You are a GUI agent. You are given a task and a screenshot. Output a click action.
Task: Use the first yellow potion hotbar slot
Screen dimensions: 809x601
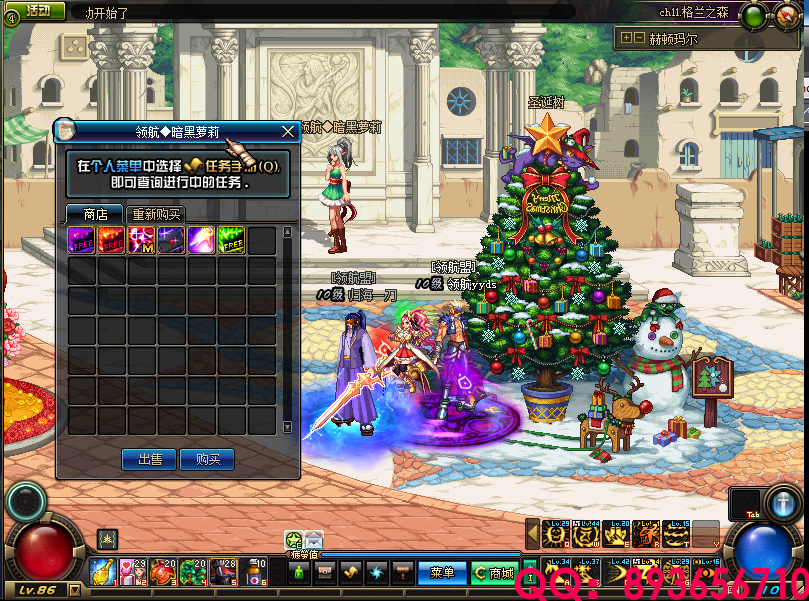(x=103, y=572)
